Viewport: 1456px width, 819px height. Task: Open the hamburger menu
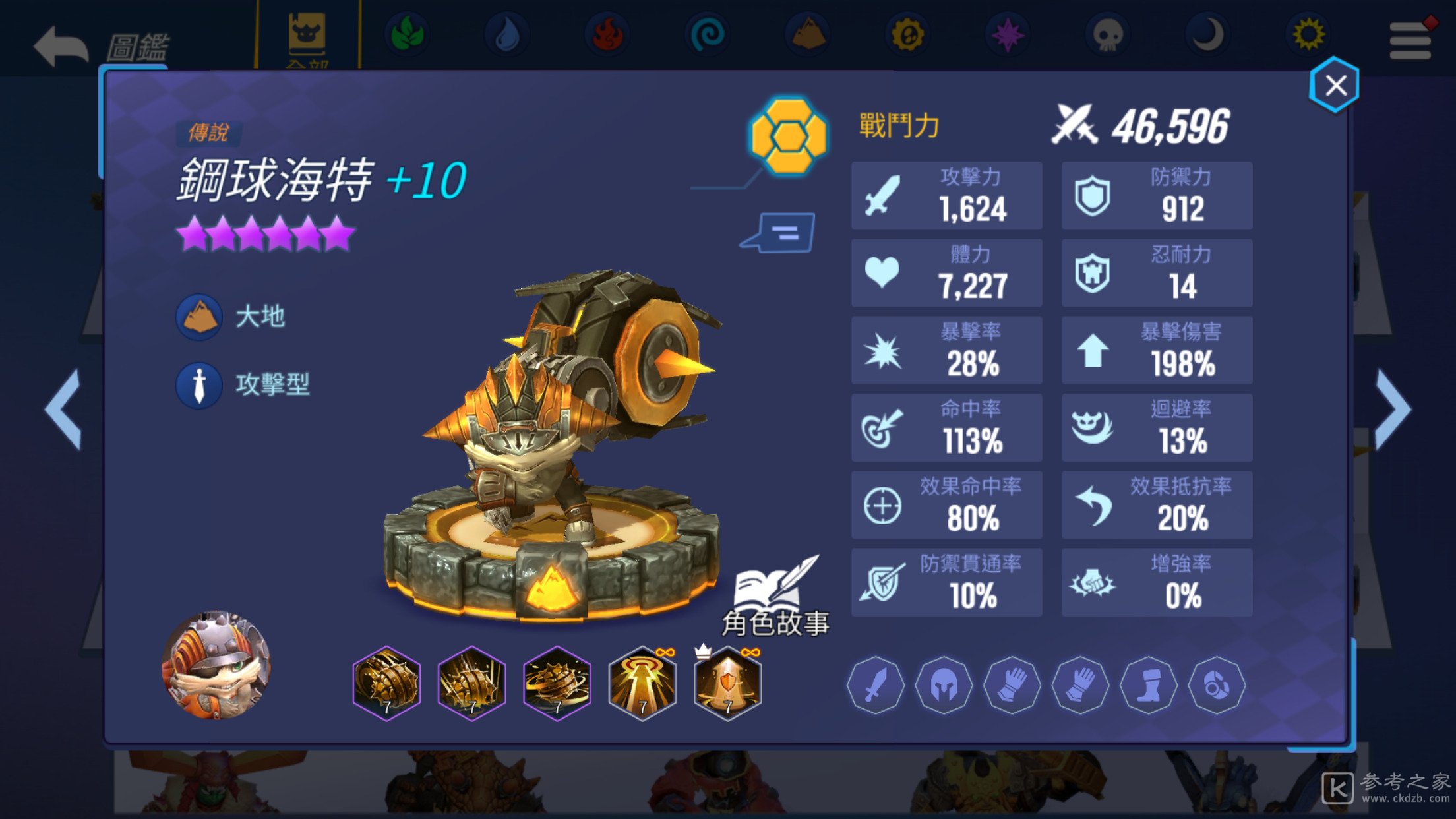pyautogui.click(x=1410, y=41)
